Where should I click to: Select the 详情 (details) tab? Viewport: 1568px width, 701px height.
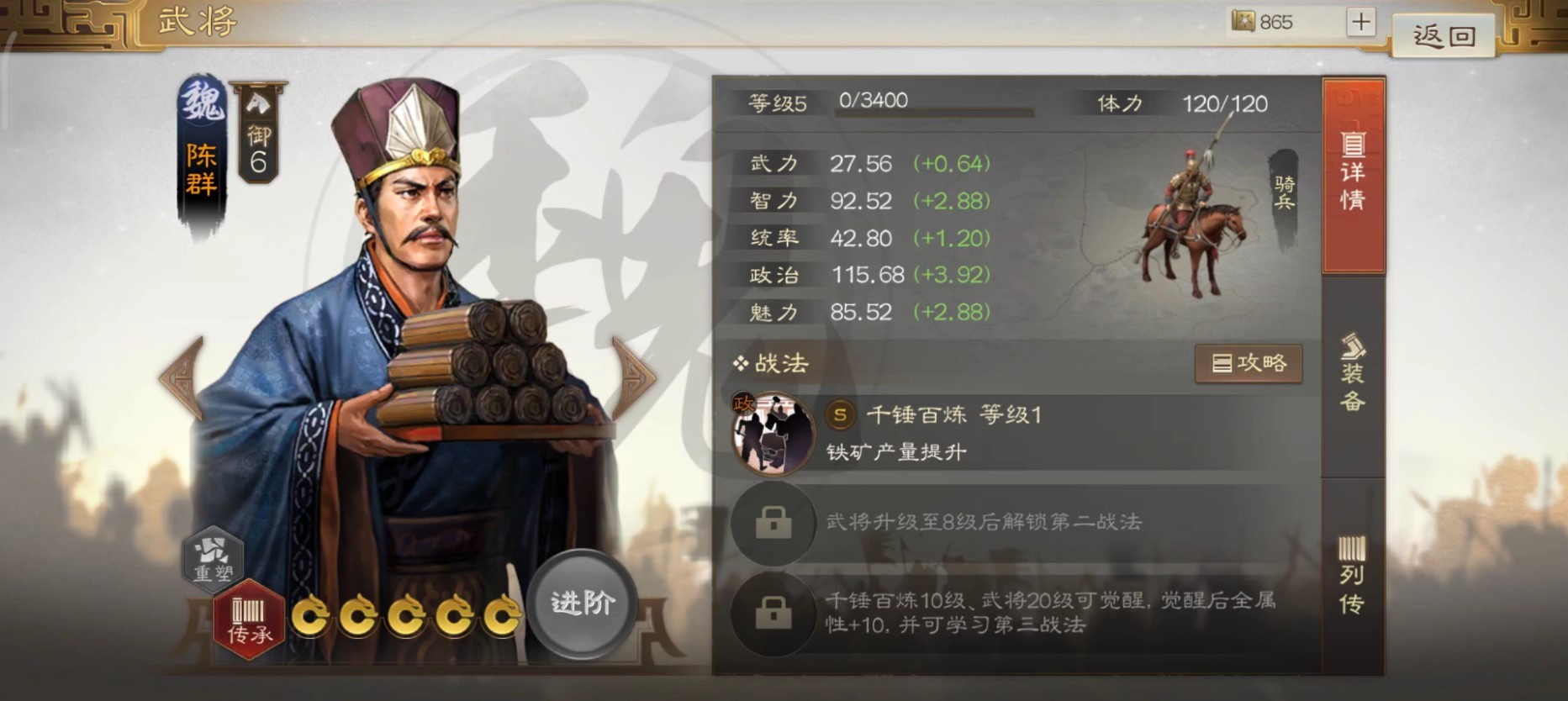click(1354, 168)
